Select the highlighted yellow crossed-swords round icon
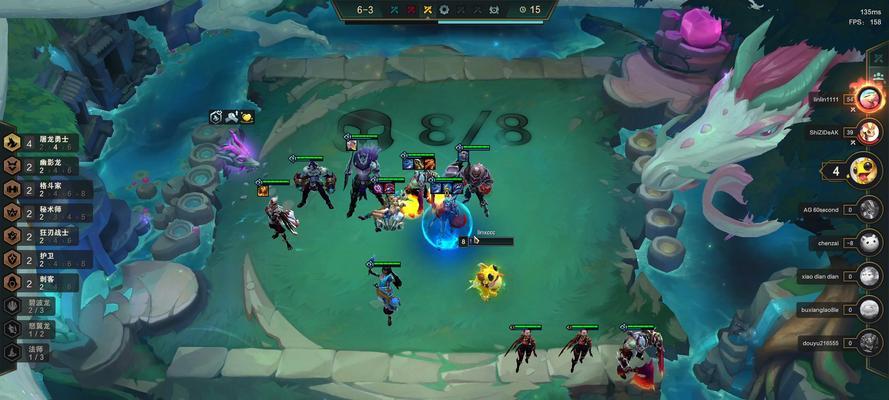889x400 pixels. (x=427, y=10)
